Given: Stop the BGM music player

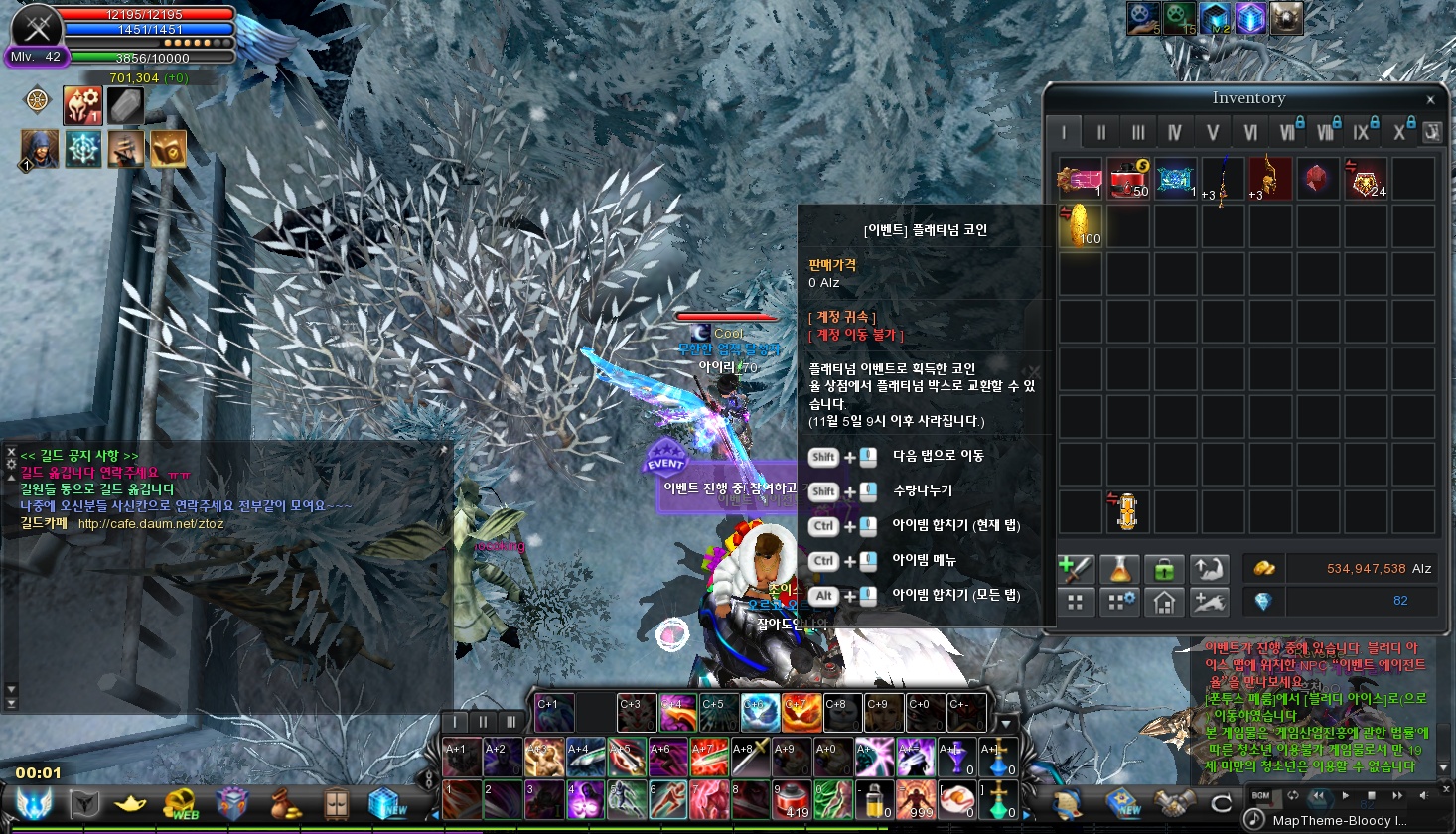Looking at the screenshot, I should click(1372, 796).
